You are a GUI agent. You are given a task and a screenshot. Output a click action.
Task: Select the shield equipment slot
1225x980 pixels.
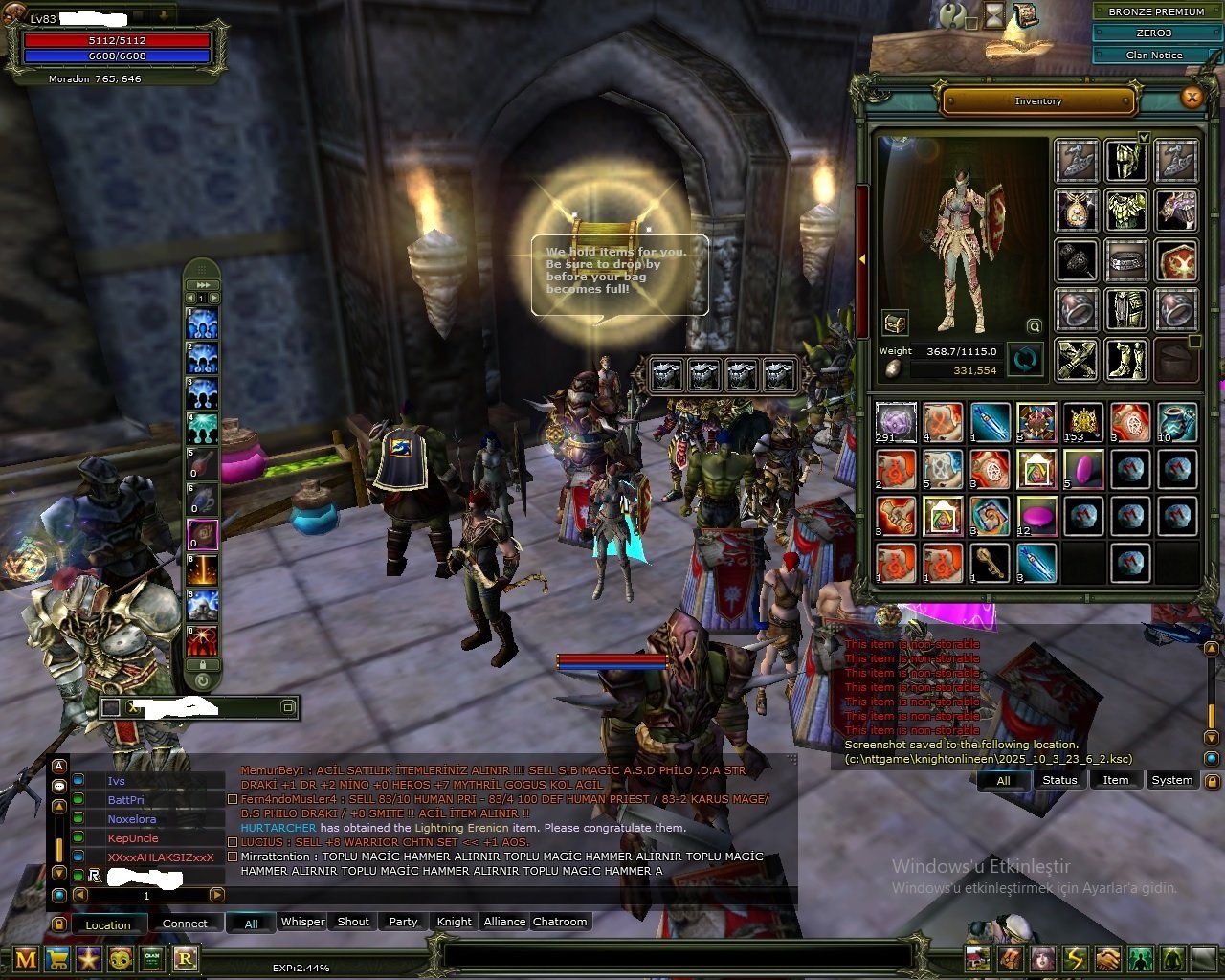[1176, 259]
